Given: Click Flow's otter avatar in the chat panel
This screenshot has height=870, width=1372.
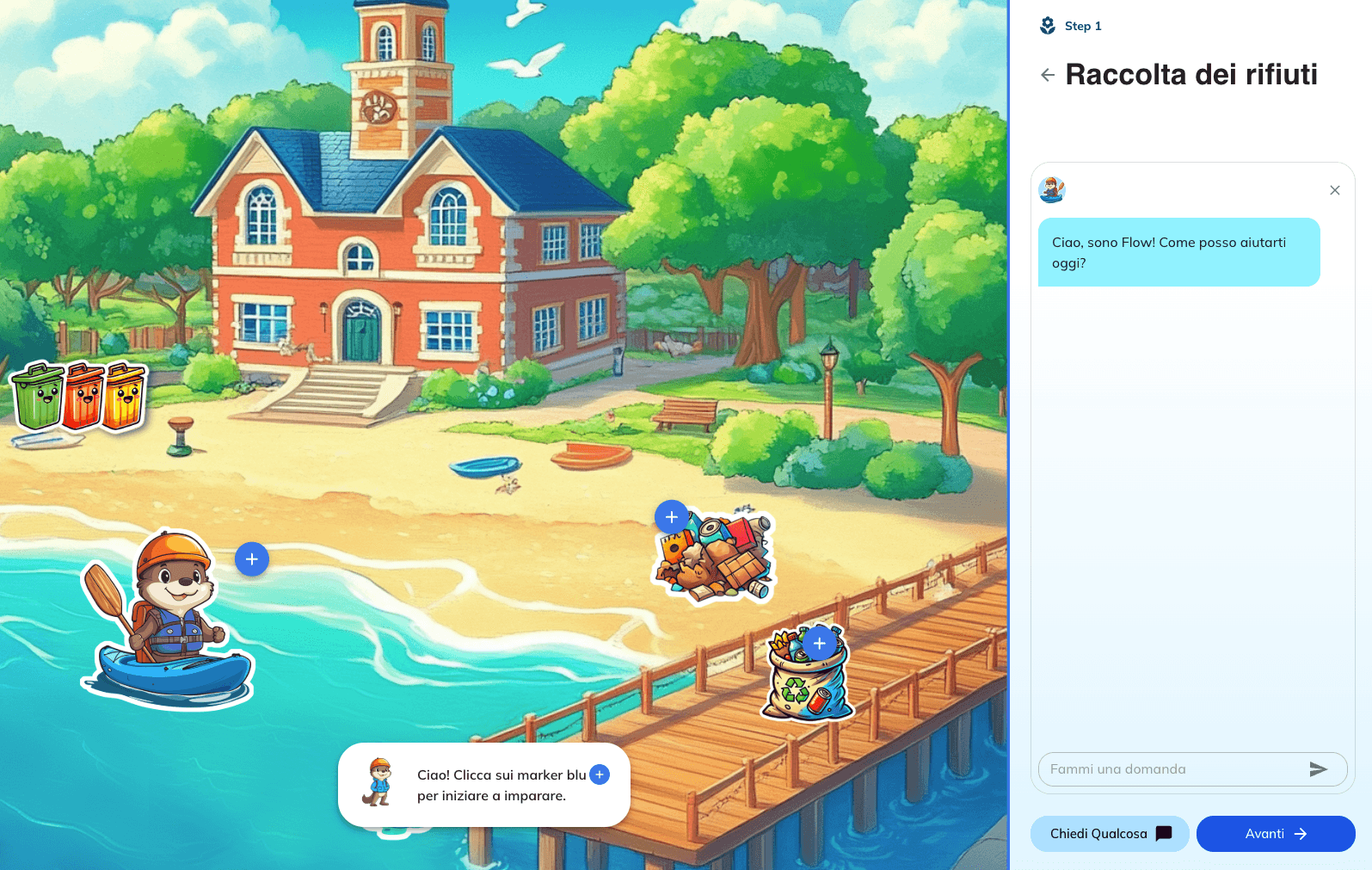Looking at the screenshot, I should click(x=1053, y=190).
